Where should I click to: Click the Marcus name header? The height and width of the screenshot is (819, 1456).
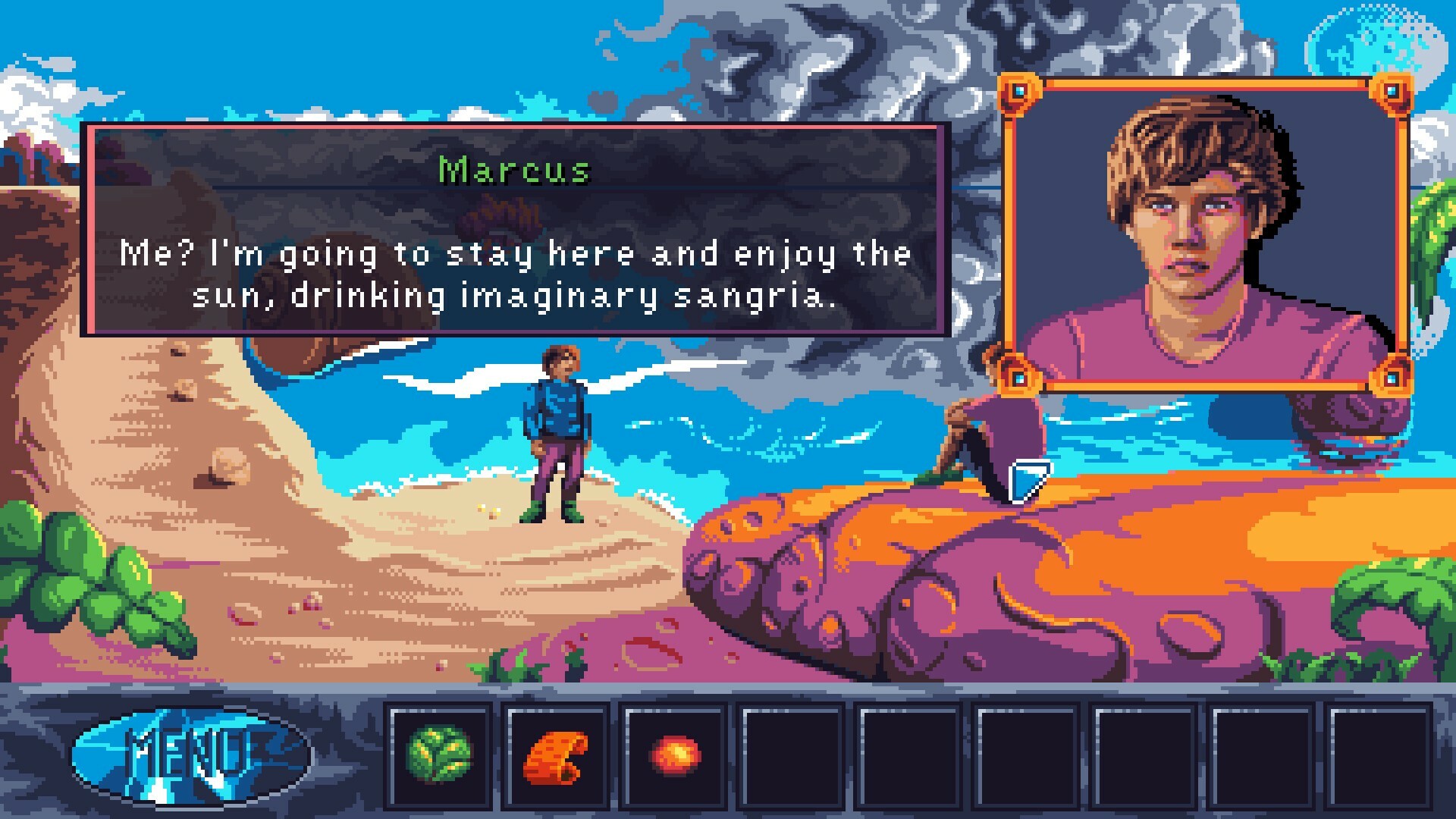coord(514,170)
